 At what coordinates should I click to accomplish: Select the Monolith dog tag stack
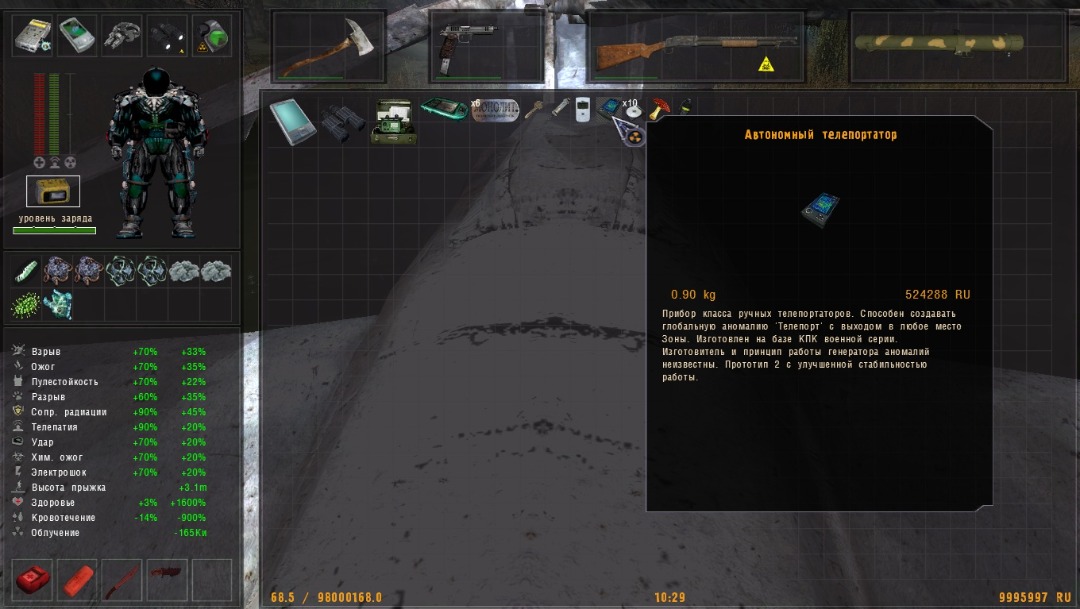tap(496, 109)
